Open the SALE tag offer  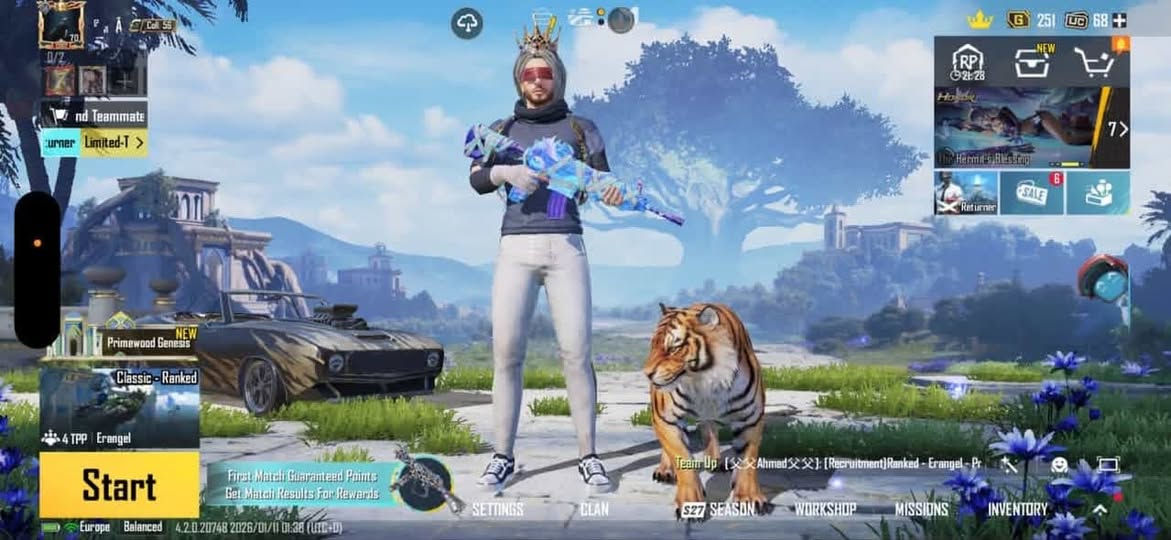coord(1031,193)
